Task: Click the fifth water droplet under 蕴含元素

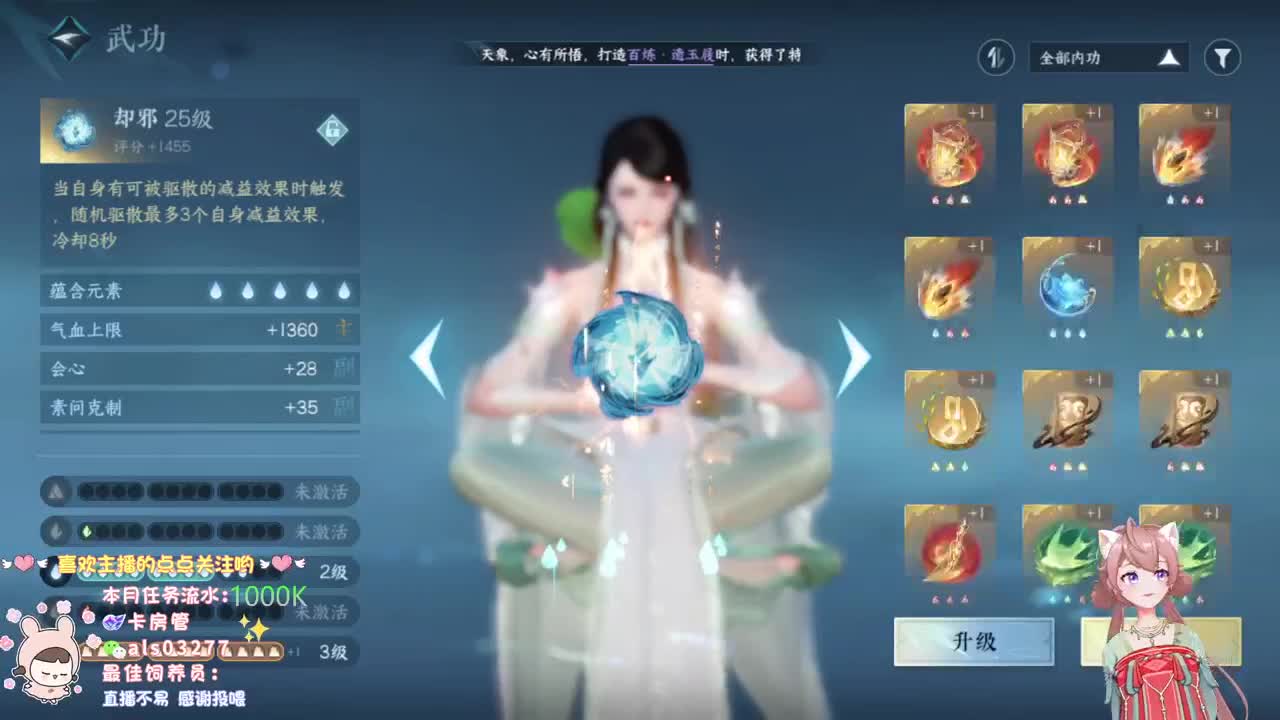Action: coord(345,291)
